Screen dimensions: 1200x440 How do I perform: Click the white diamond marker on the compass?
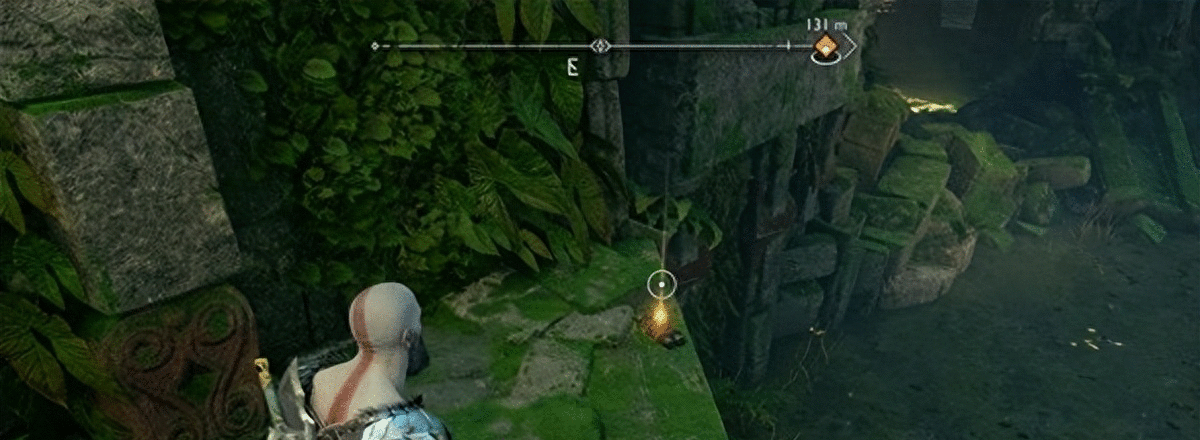pyautogui.click(x=600, y=46)
